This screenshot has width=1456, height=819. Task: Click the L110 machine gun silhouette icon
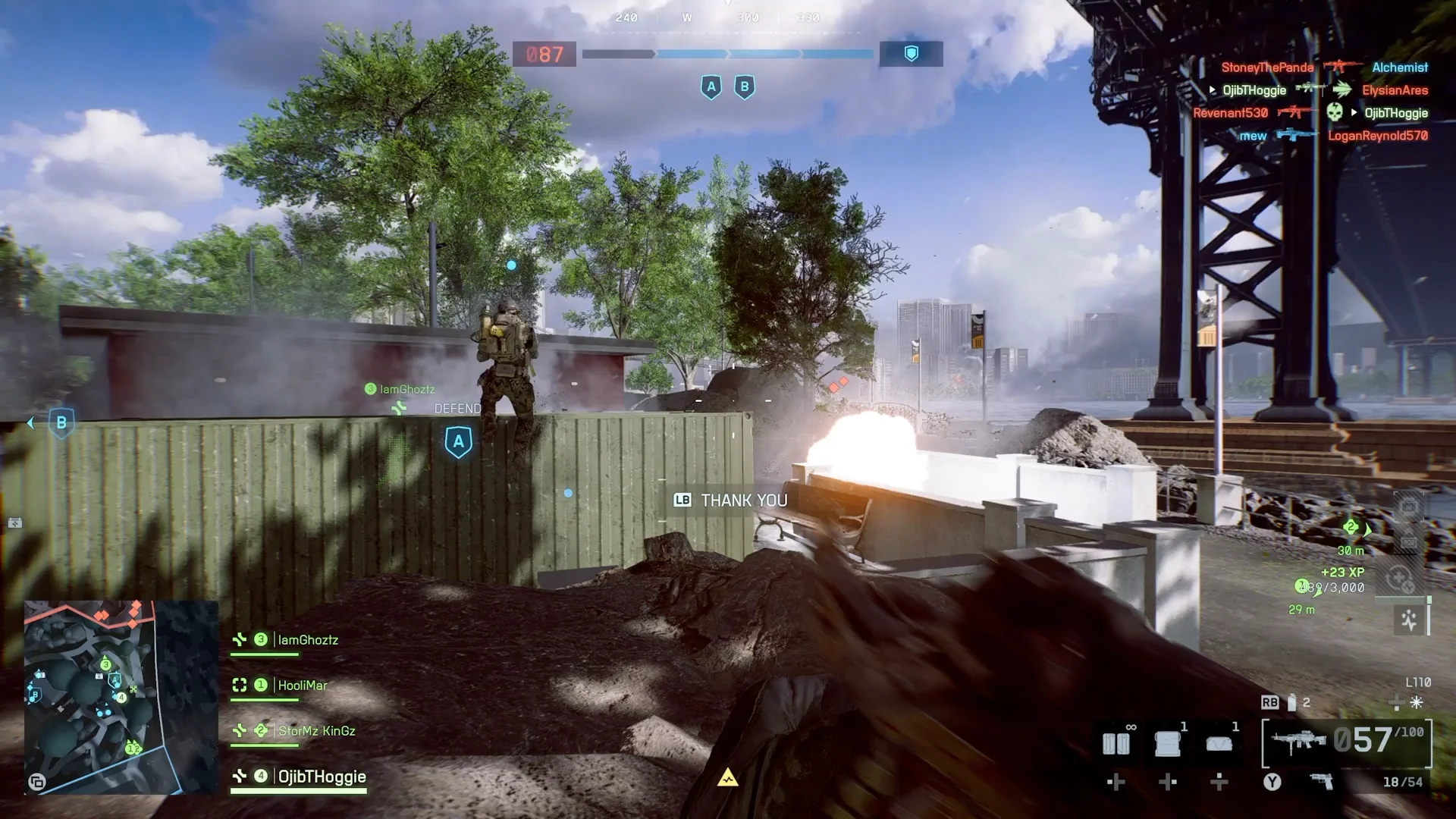tap(1298, 739)
